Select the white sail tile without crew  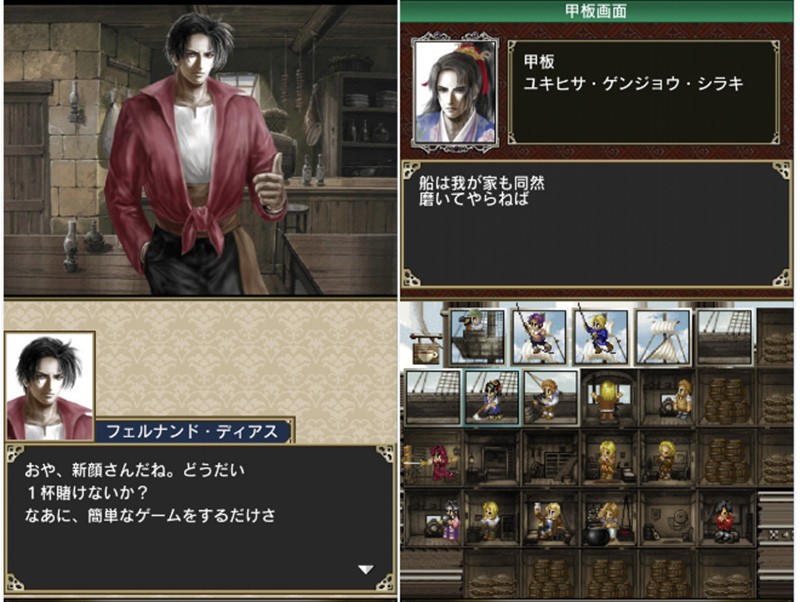[x=662, y=335]
